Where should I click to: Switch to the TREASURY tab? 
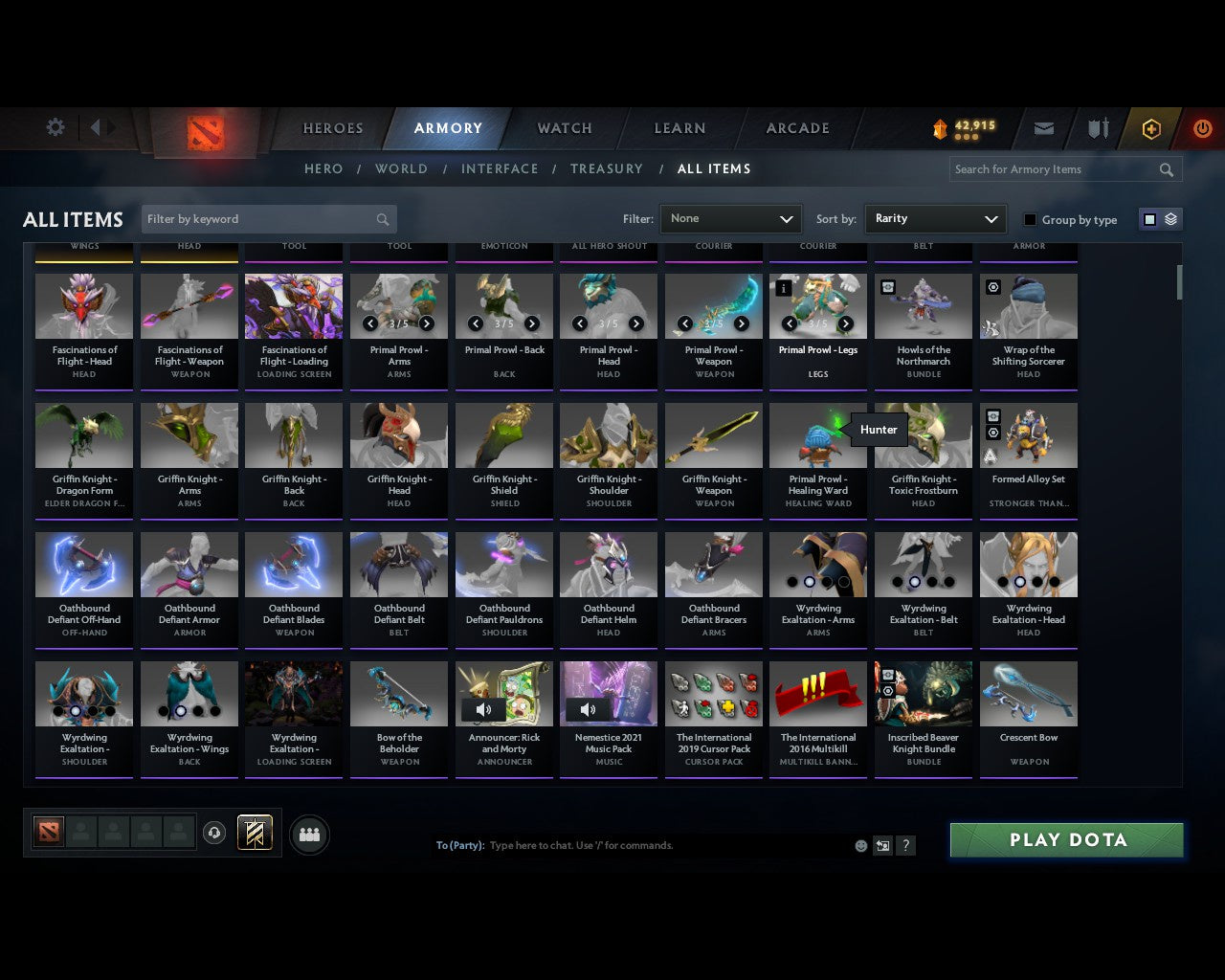(606, 168)
